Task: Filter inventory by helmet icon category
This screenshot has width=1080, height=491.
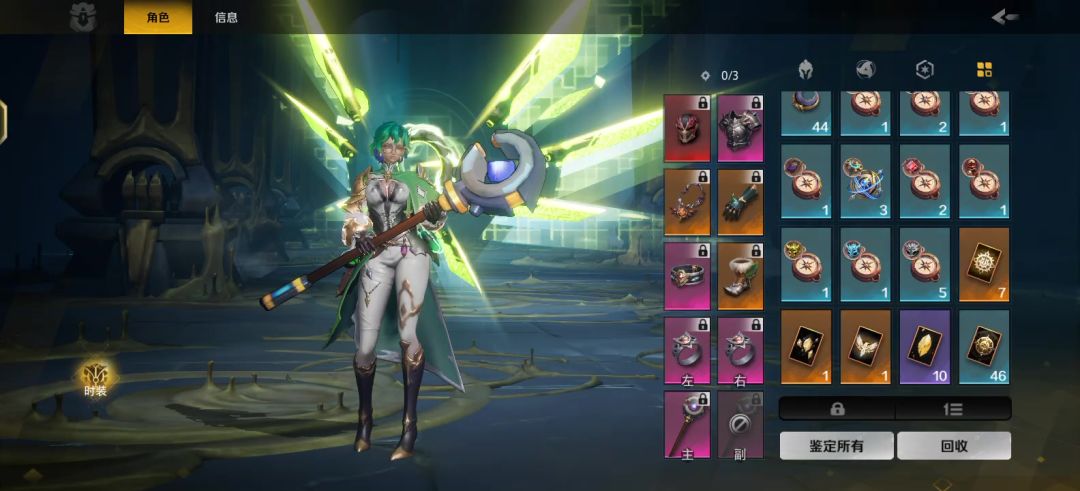Action: coord(805,70)
